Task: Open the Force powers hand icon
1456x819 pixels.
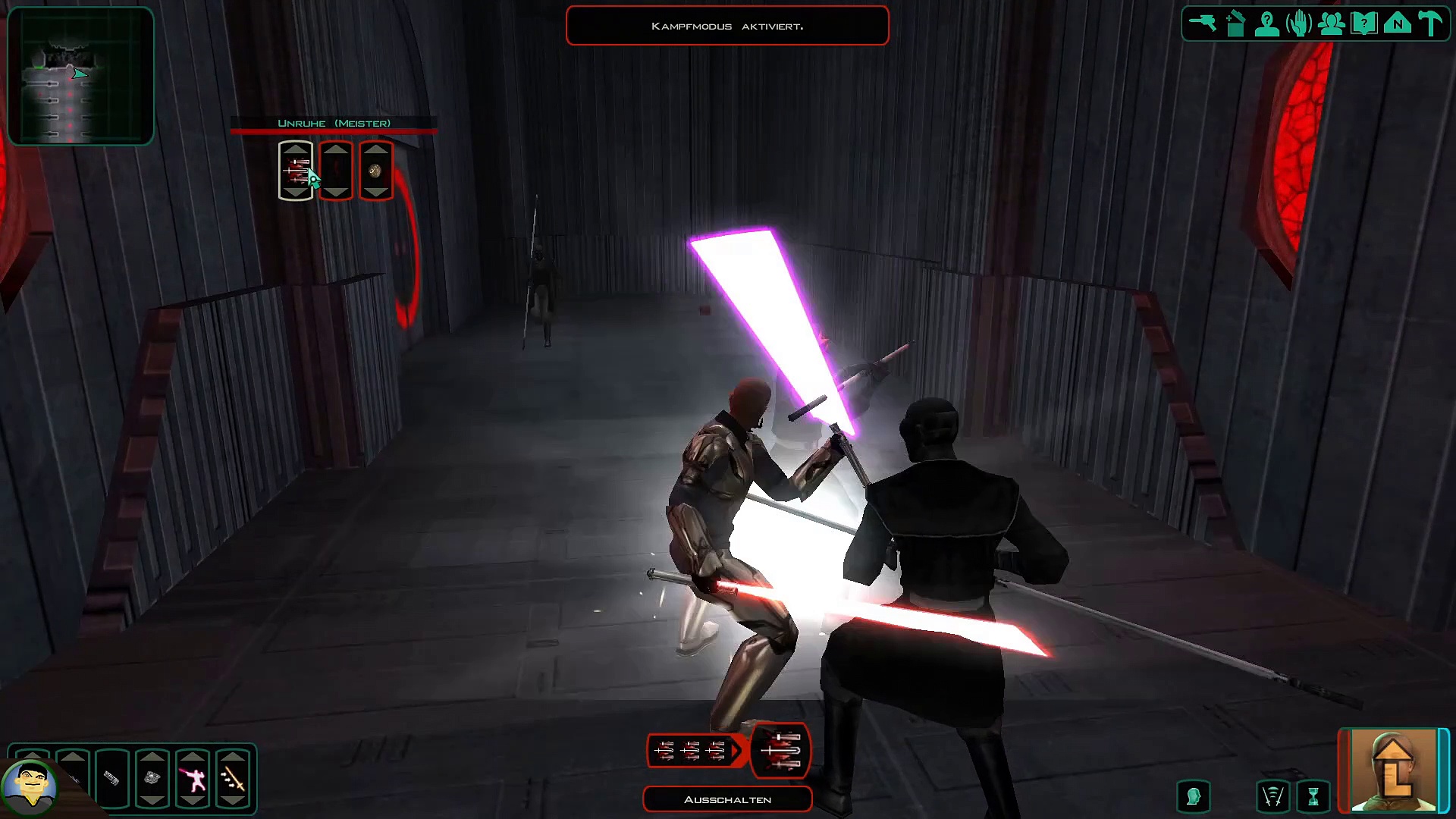Action: point(1299,24)
